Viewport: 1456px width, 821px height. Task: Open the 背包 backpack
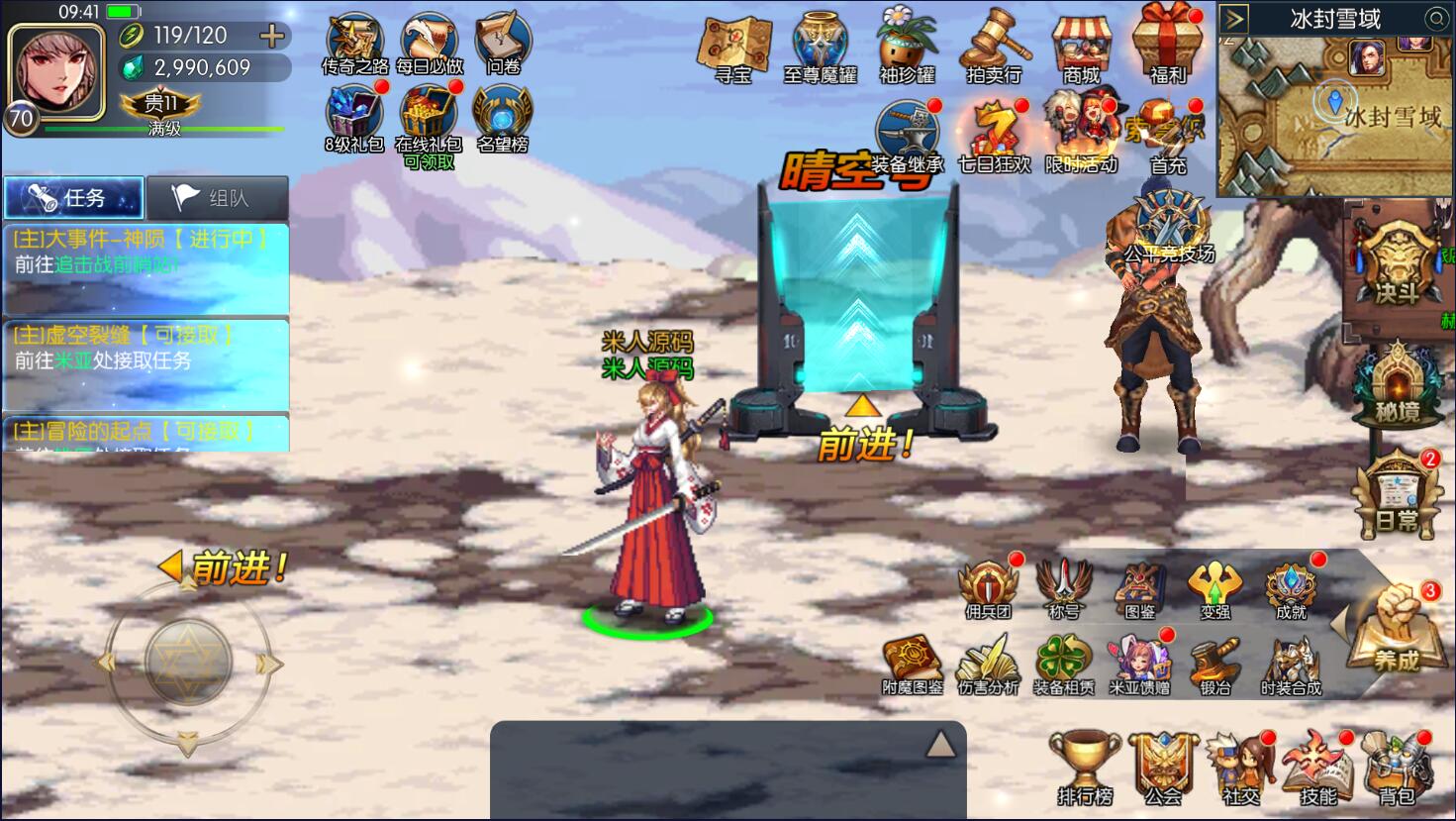[x=1397, y=769]
